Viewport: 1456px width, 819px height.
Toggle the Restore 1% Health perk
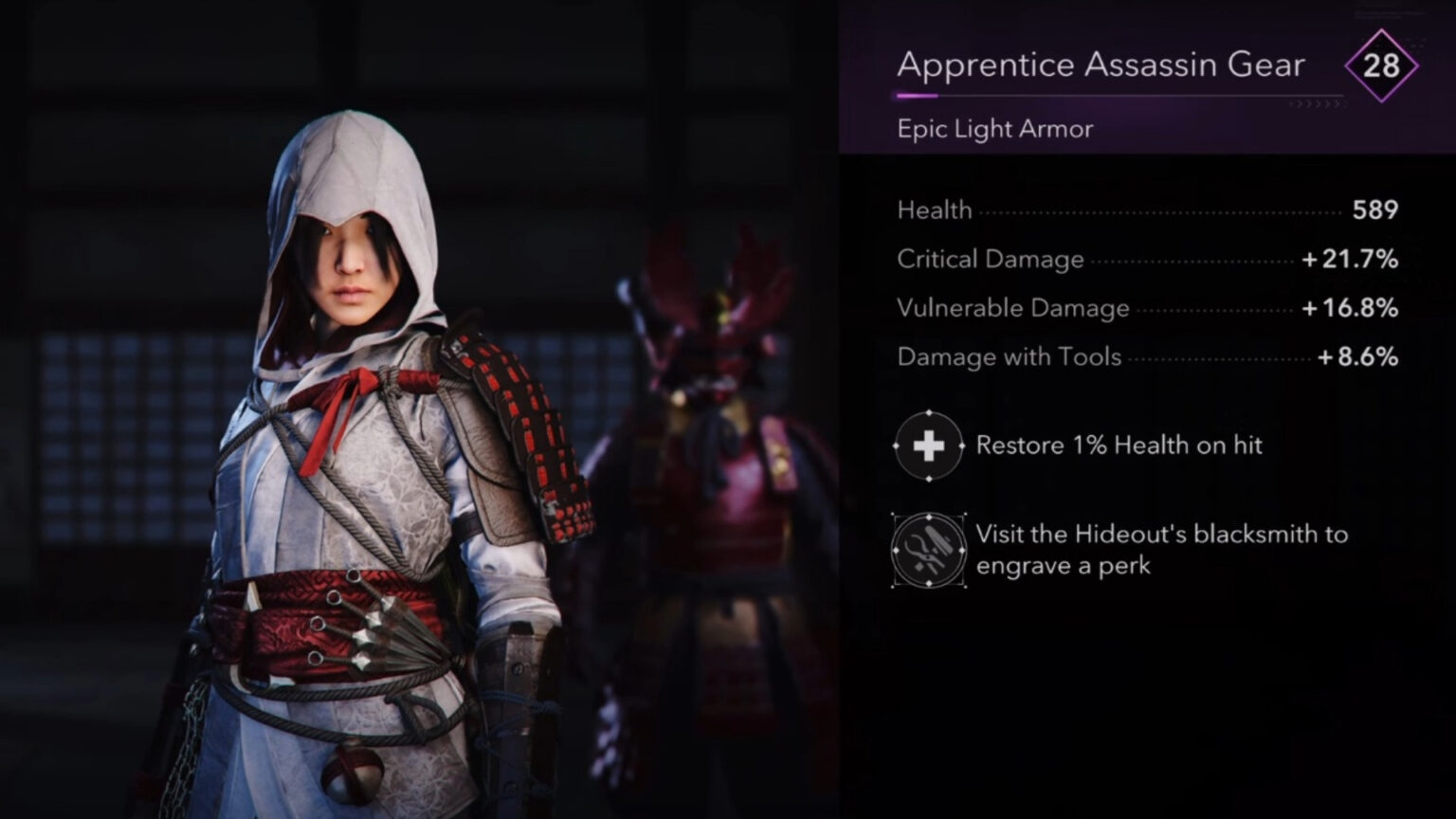pos(1119,445)
